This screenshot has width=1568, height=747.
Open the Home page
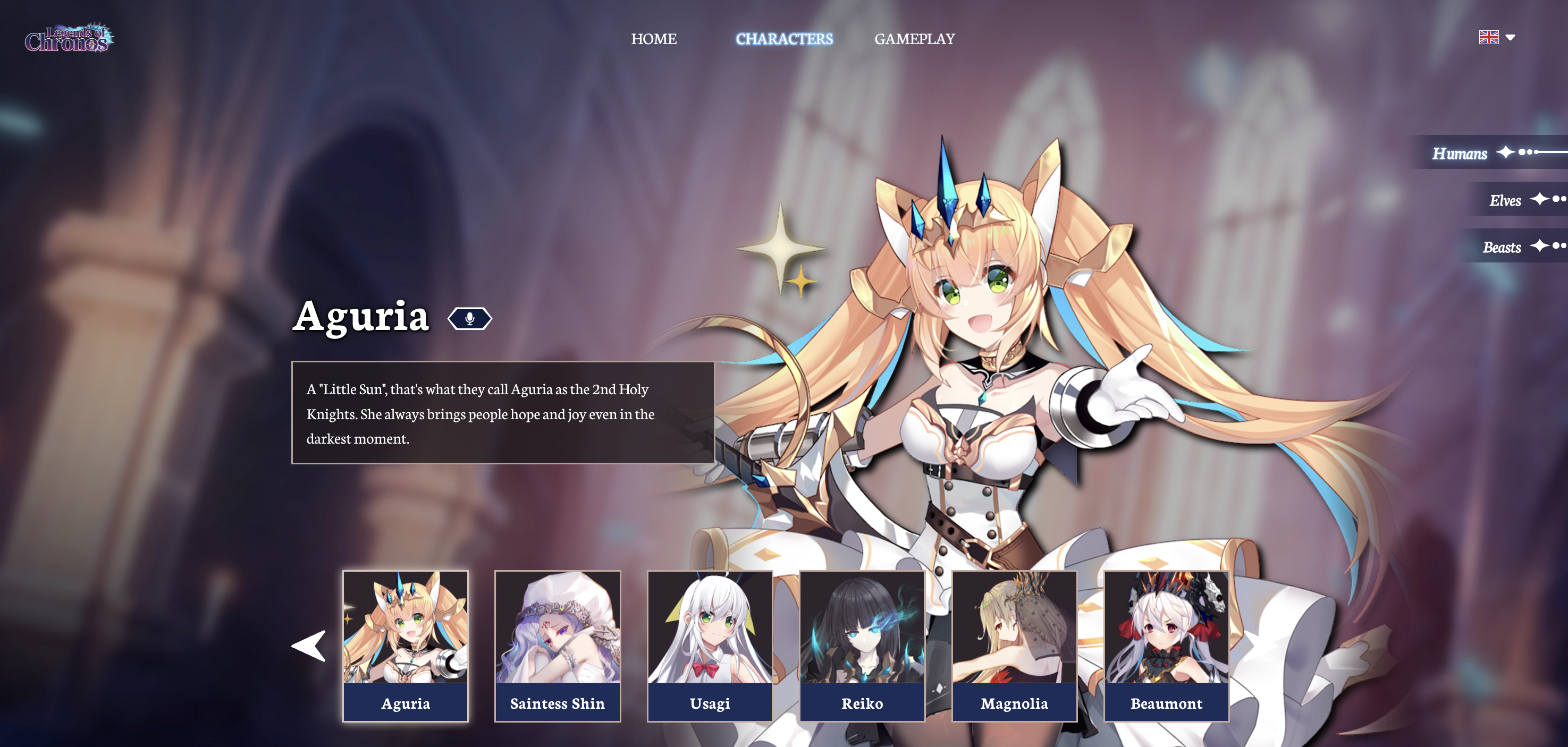point(653,39)
